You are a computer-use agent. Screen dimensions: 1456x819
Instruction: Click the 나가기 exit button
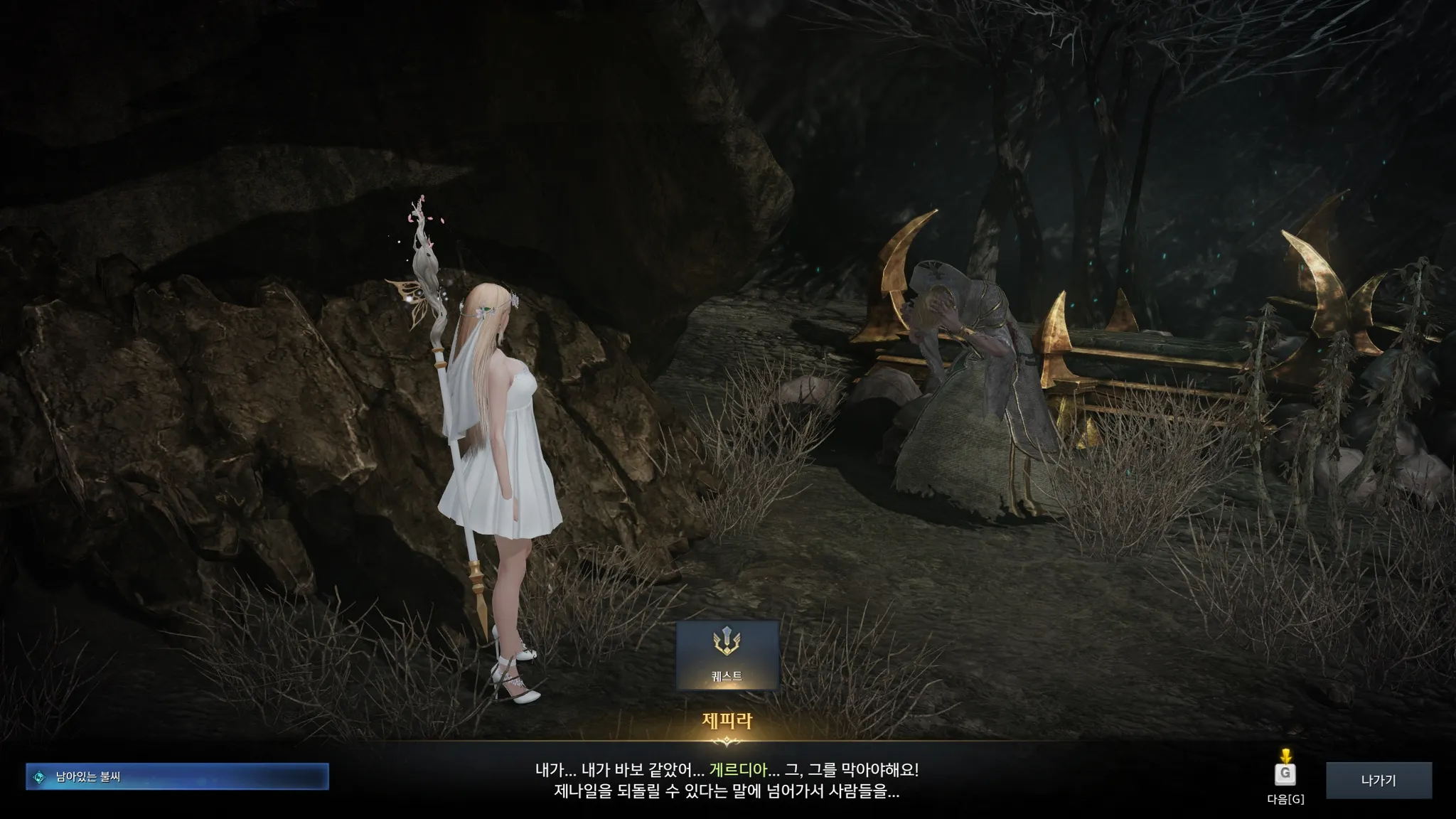click(x=1378, y=781)
